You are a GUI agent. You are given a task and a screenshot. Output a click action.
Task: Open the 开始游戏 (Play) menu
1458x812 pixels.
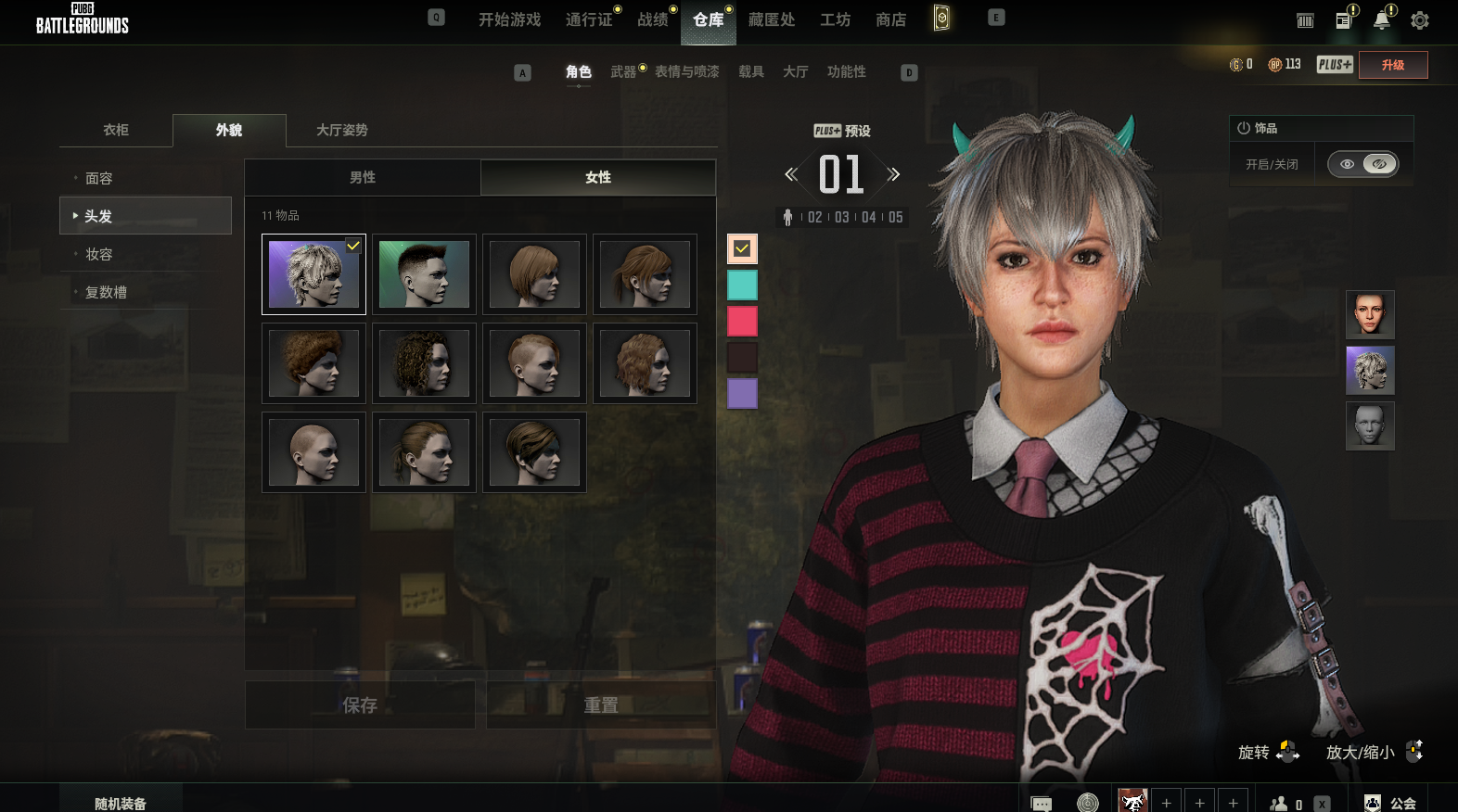tap(509, 19)
